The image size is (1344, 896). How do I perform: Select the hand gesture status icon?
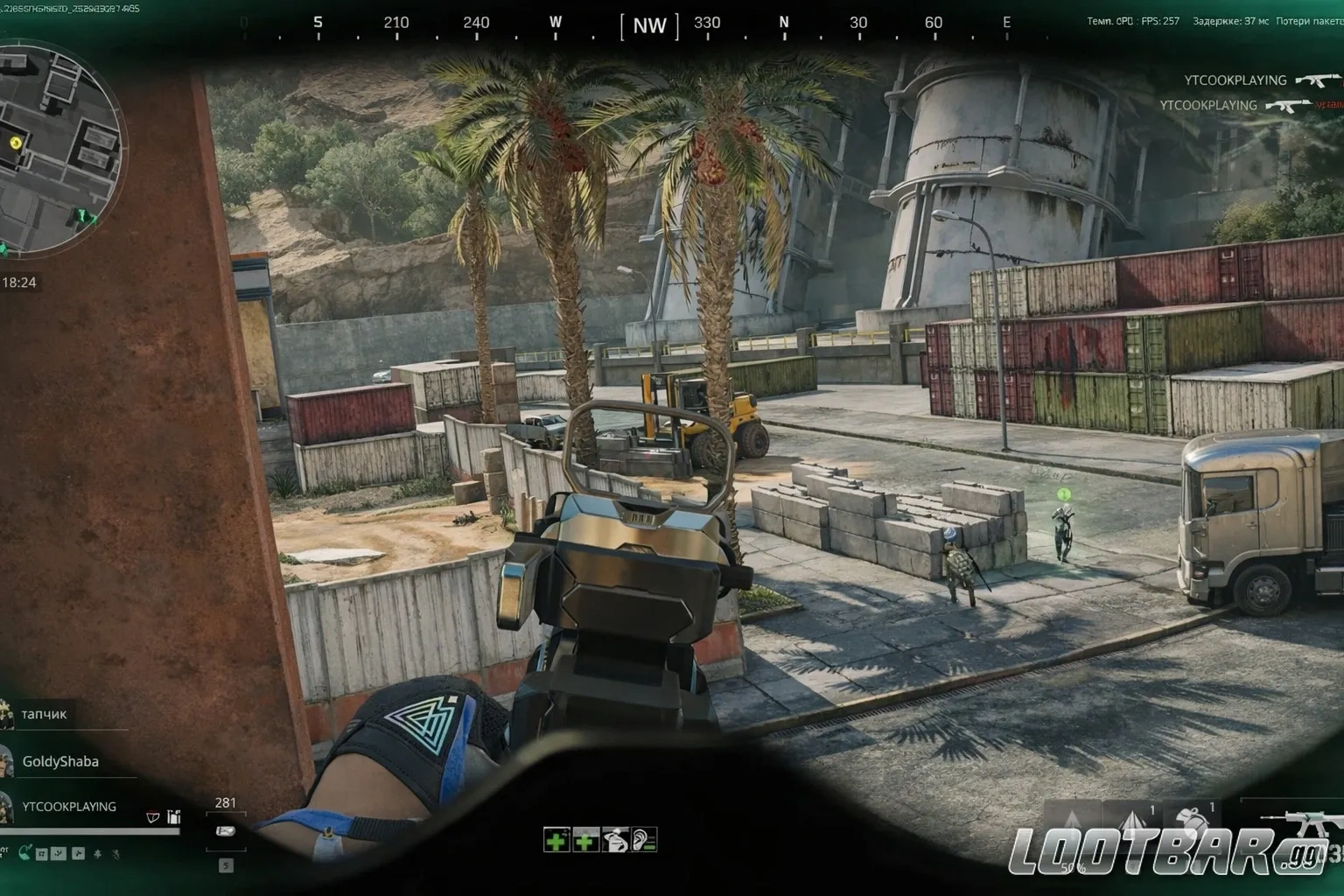(615, 841)
